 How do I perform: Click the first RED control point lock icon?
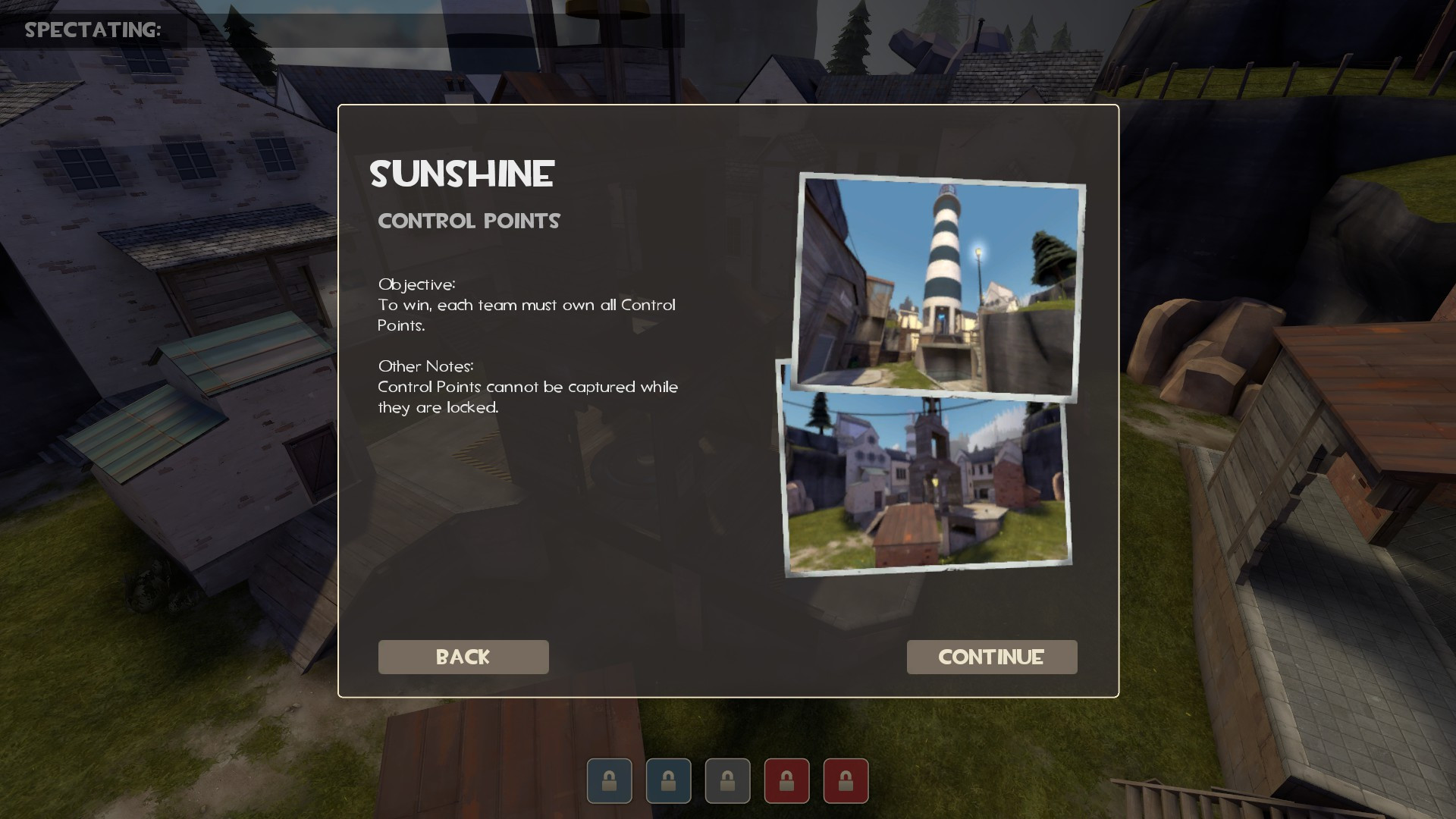pos(786,780)
